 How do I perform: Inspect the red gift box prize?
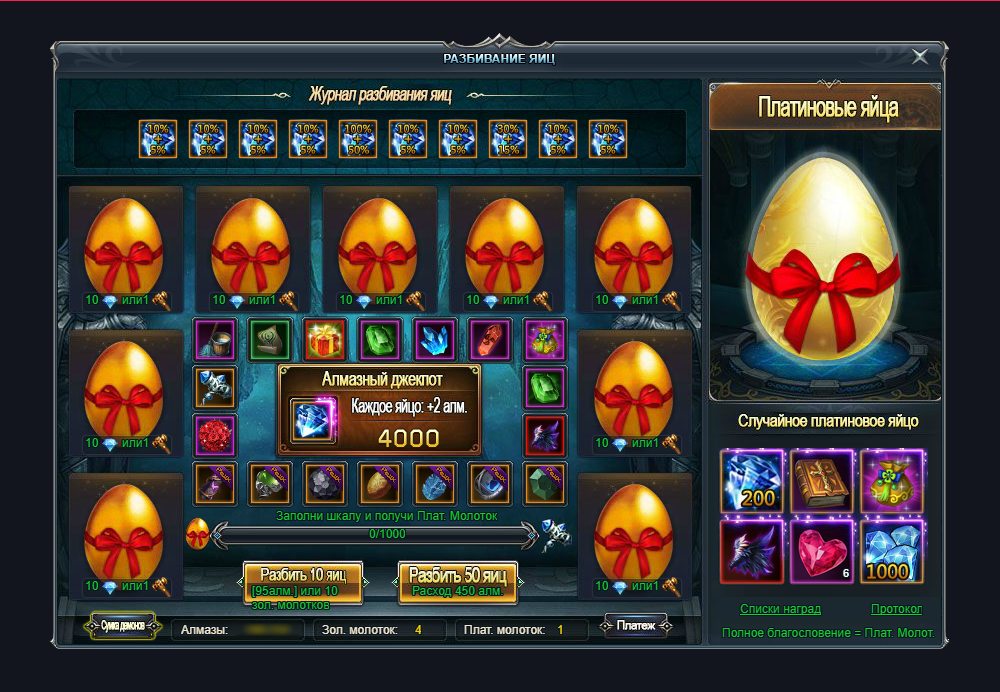point(324,340)
